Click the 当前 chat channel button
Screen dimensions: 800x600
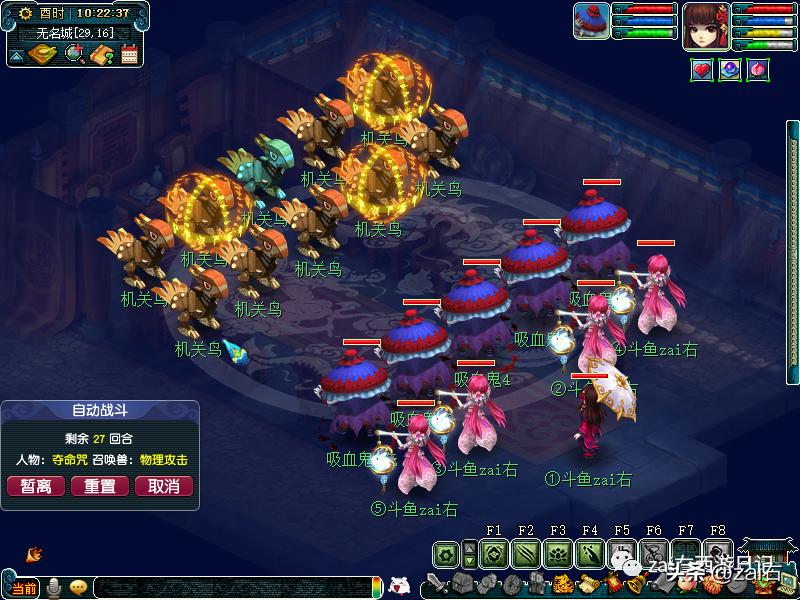[x=25, y=588]
